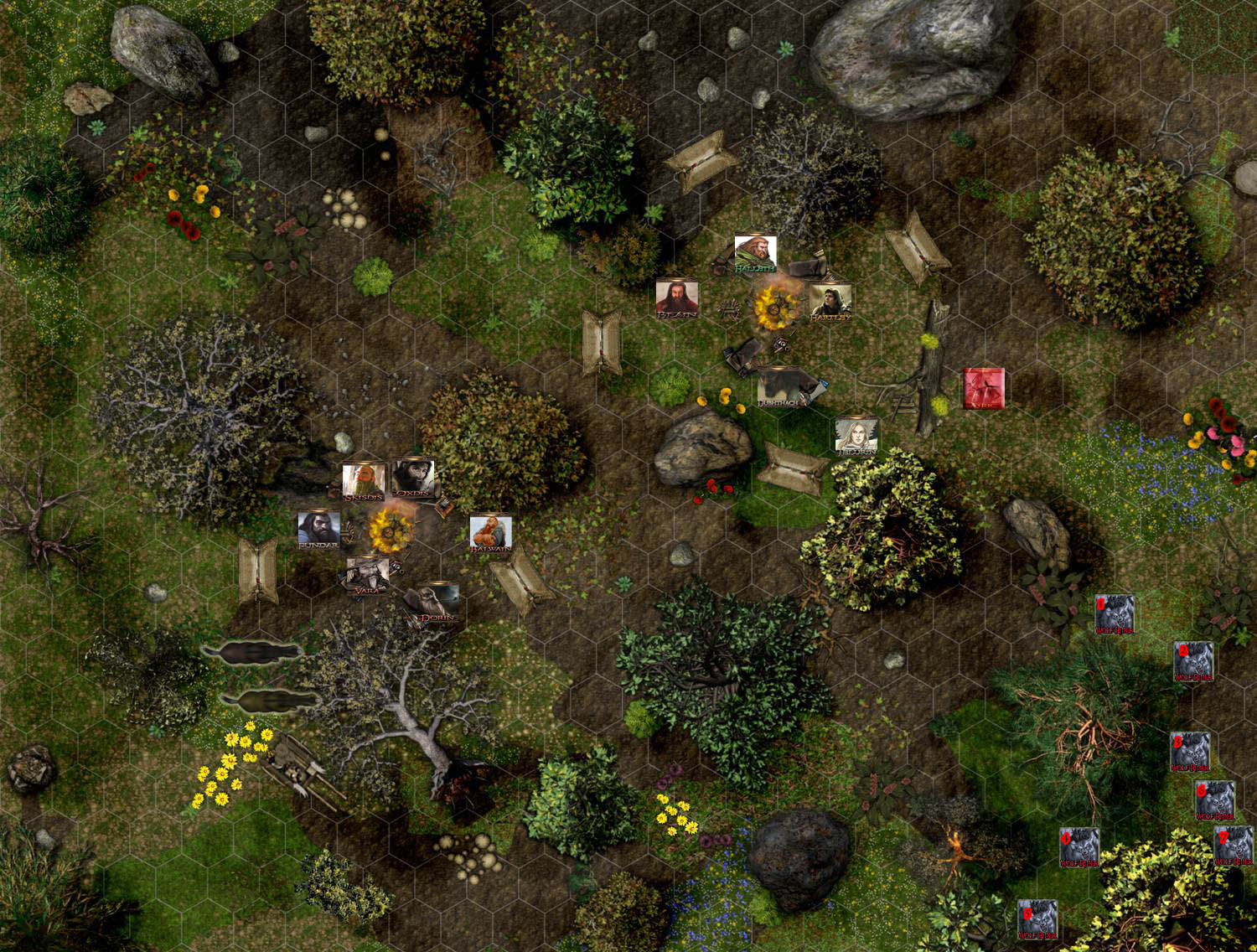Pick Wolf Rider token number 5

coord(1037,919)
